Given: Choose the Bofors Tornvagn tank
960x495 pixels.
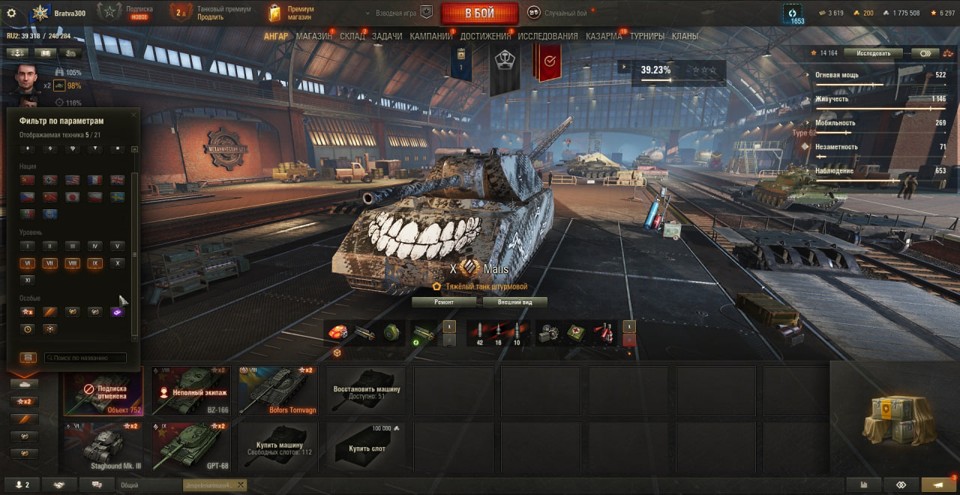Looking at the screenshot, I should point(279,390).
